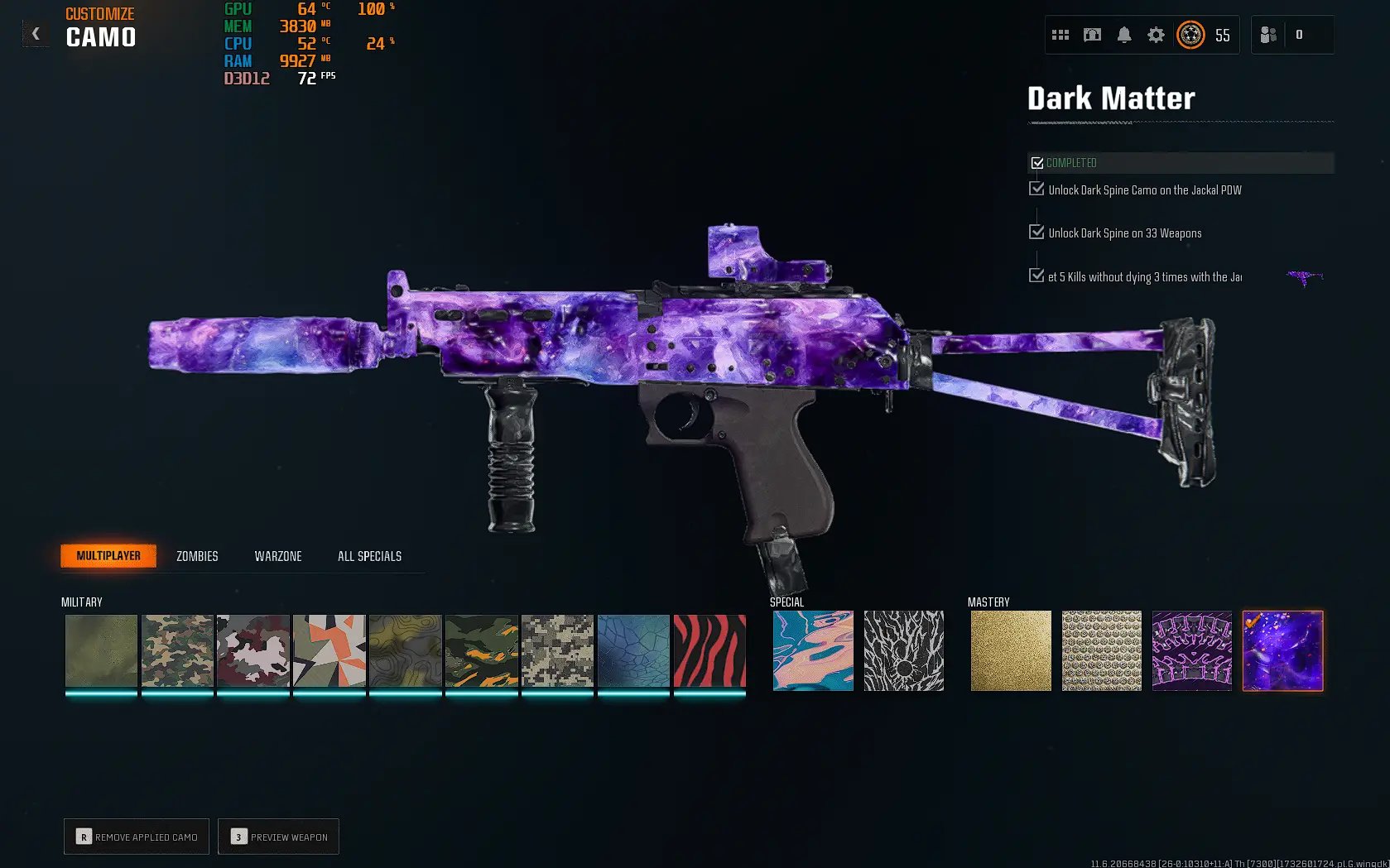Open the notifications bell icon
1390x868 pixels.
tap(1124, 35)
